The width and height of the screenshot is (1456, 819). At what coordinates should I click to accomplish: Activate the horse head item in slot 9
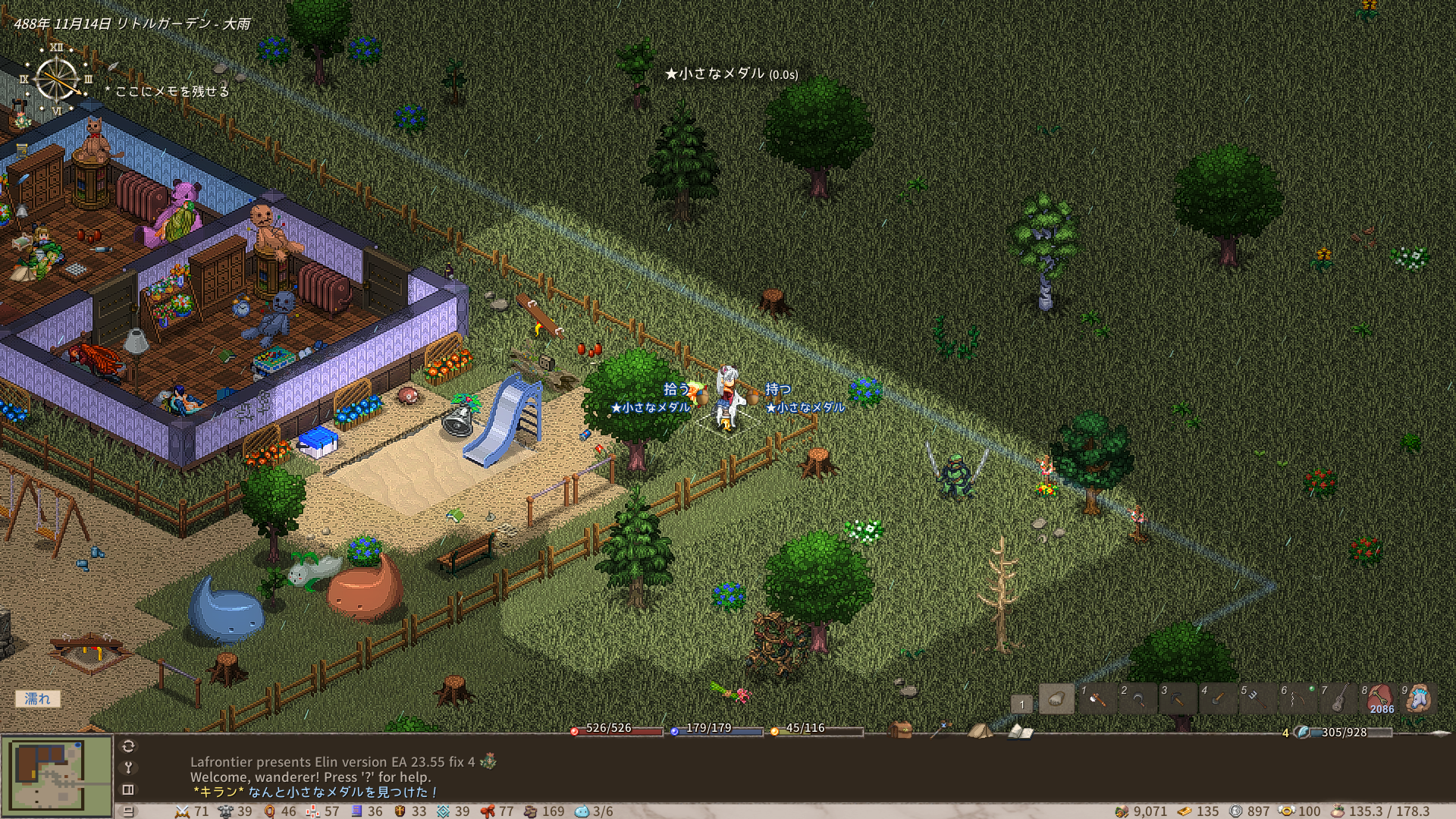coord(1418,699)
